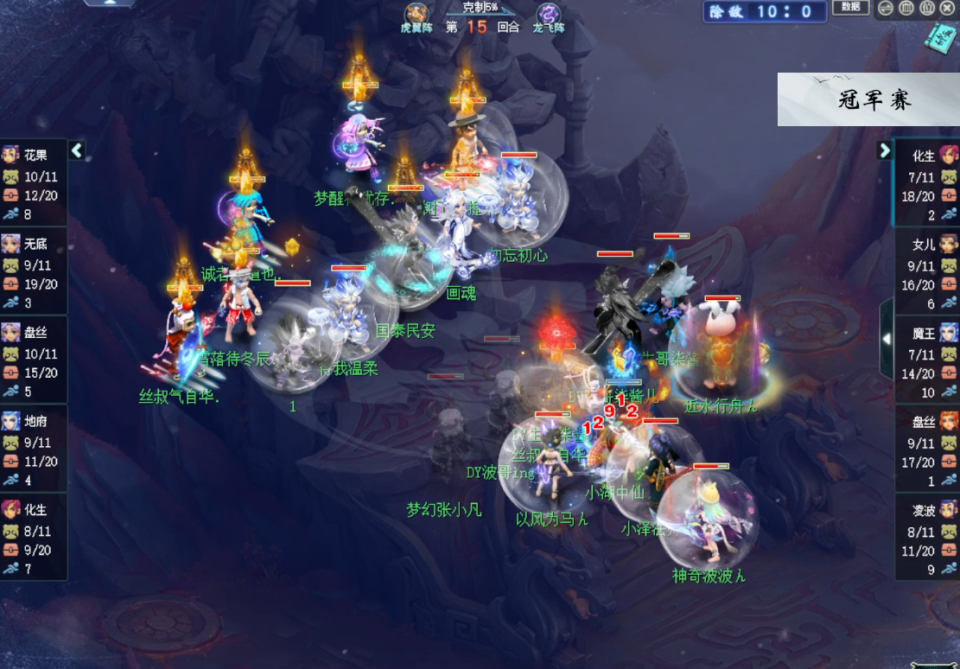
Task: Click the 龙飞阵 formation icon
Action: 548,15
